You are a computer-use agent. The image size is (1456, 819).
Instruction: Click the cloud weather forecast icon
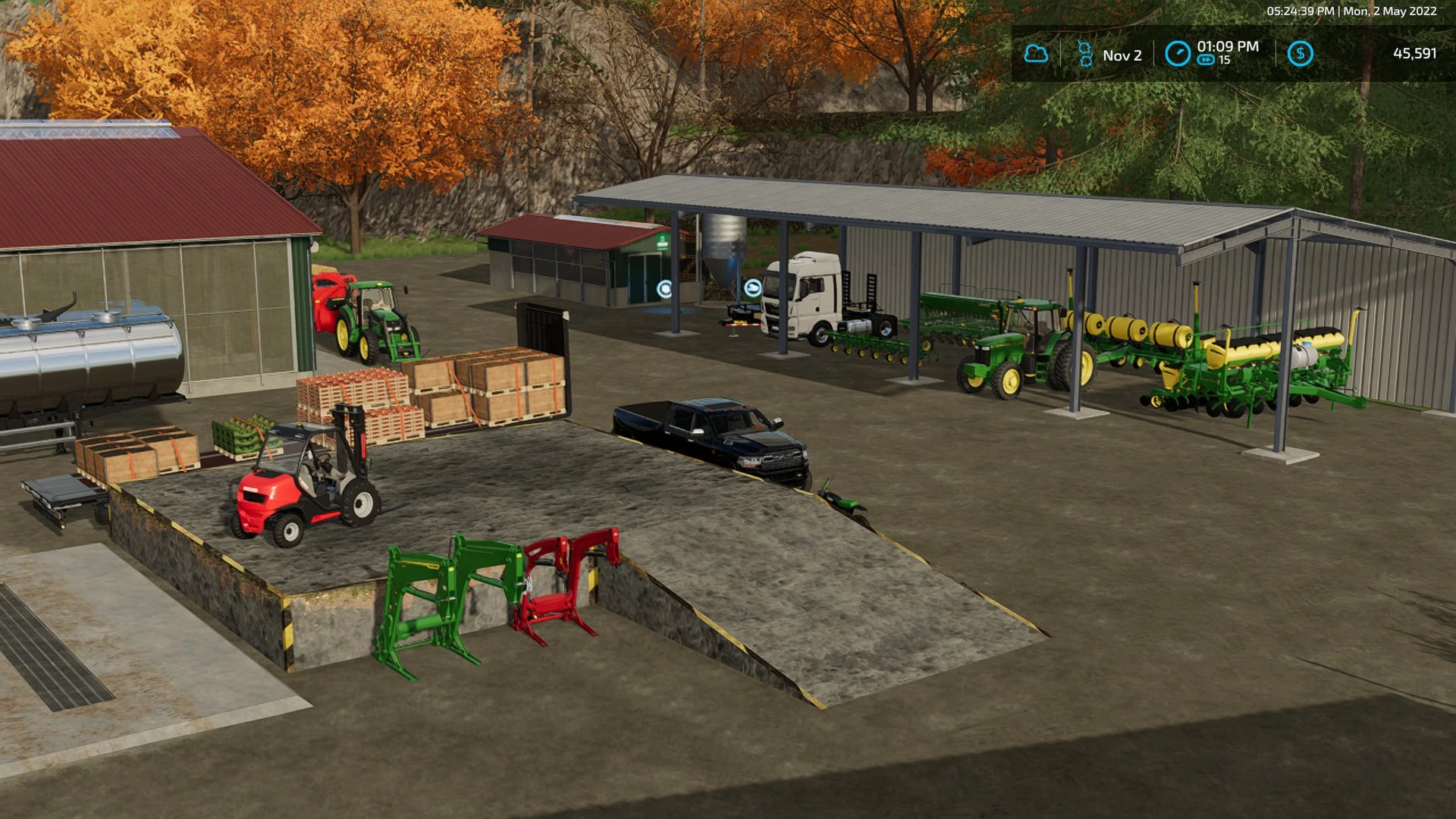point(1036,54)
